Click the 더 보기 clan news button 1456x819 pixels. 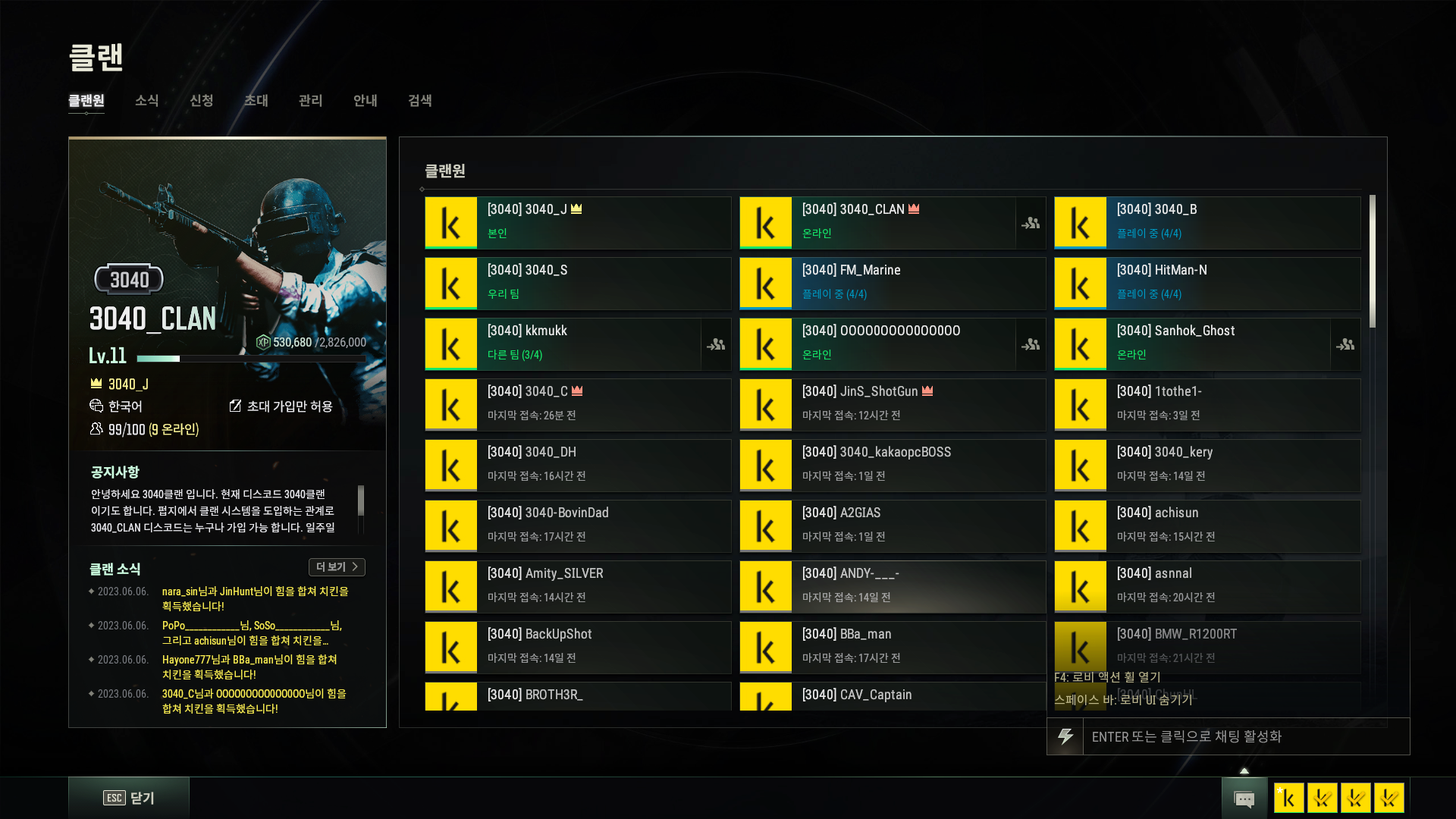click(337, 567)
